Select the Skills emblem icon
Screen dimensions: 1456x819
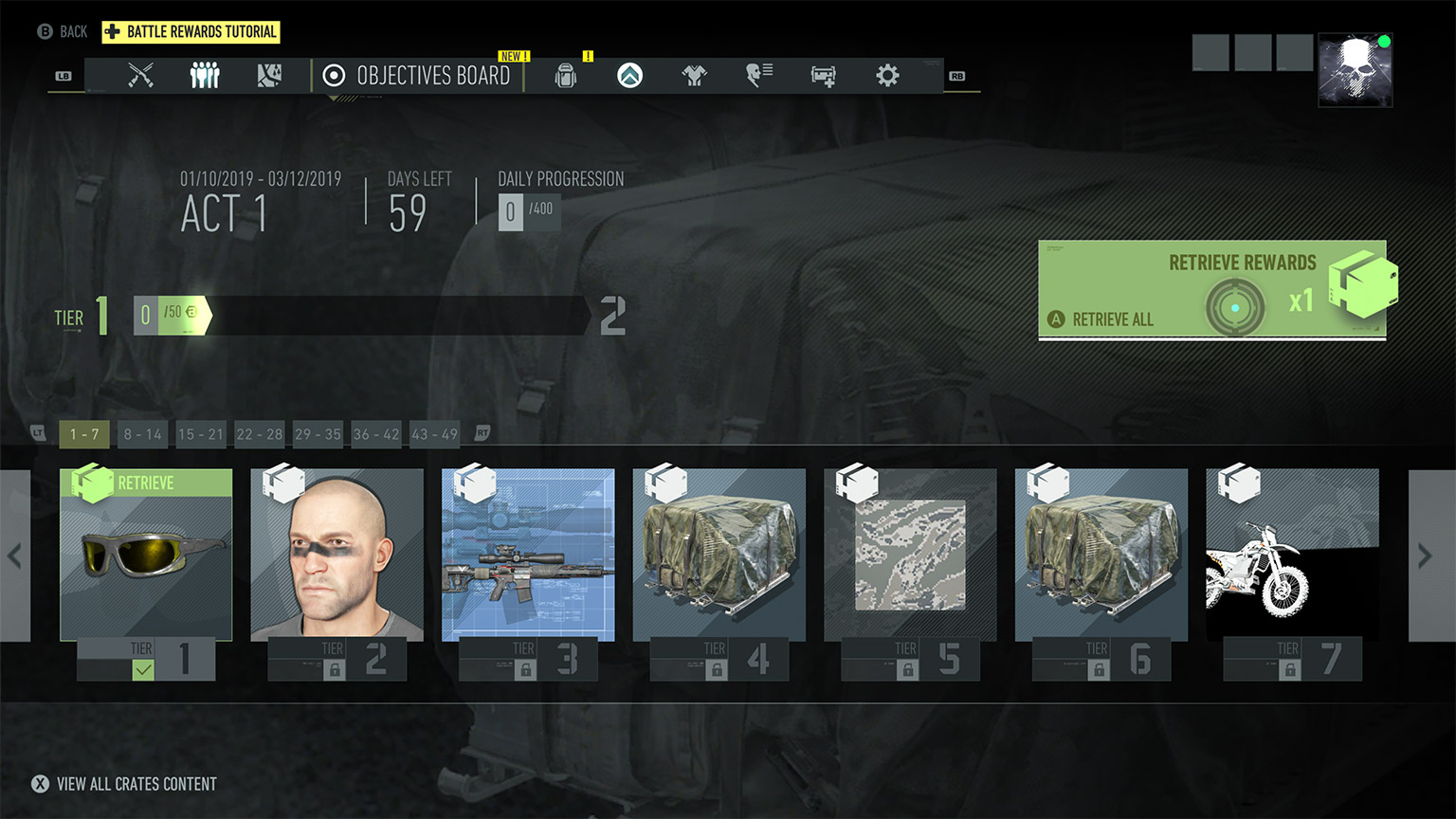(x=629, y=75)
